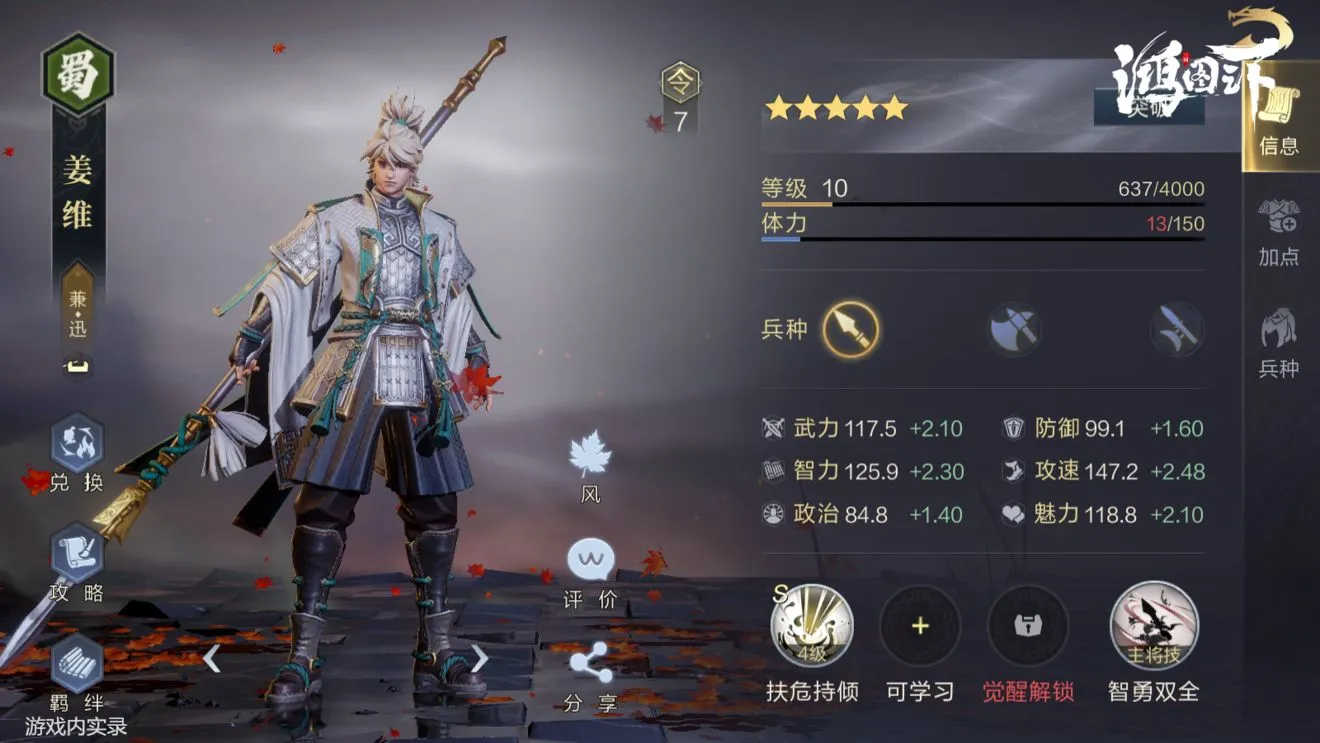Select the locked 觉醒解锁 skill icon
Image resolution: width=1320 pixels, height=743 pixels.
click(1031, 626)
